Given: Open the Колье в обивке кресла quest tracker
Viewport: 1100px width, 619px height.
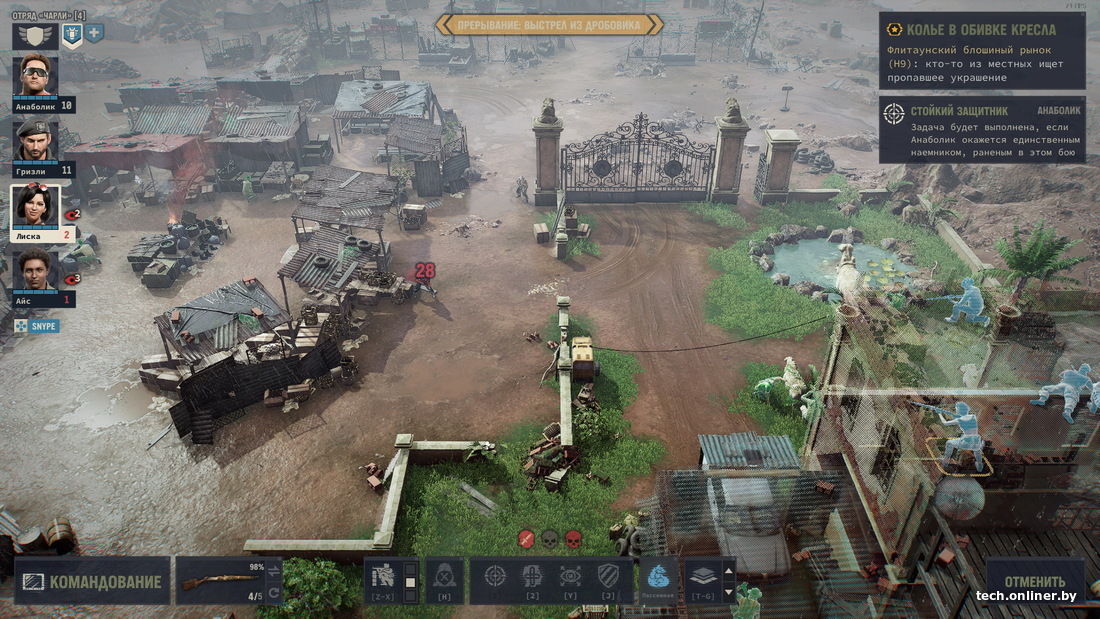Looking at the screenshot, I should [x=982, y=51].
